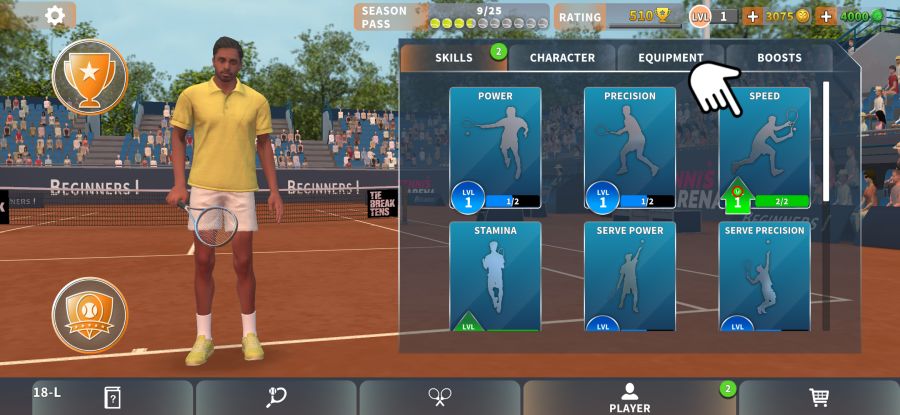900x415 pixels.
Task: Select the Power skill card
Action: (495, 148)
